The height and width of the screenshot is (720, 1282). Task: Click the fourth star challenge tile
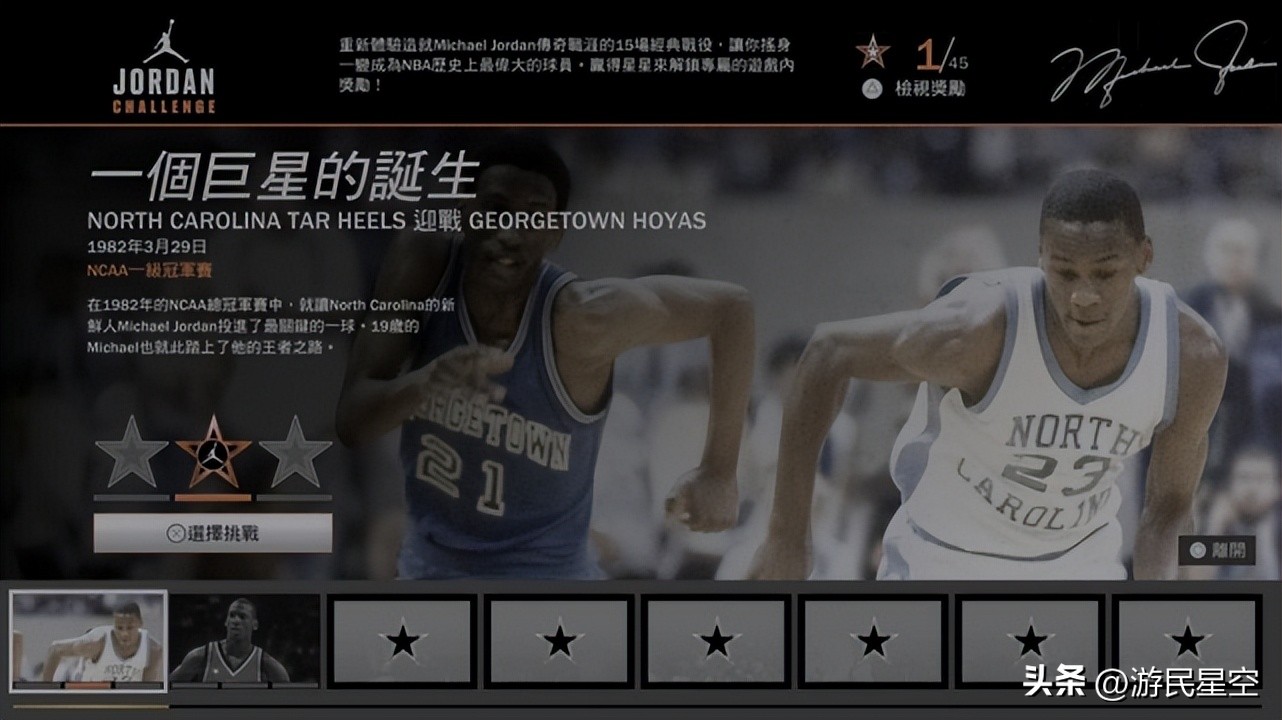point(559,641)
